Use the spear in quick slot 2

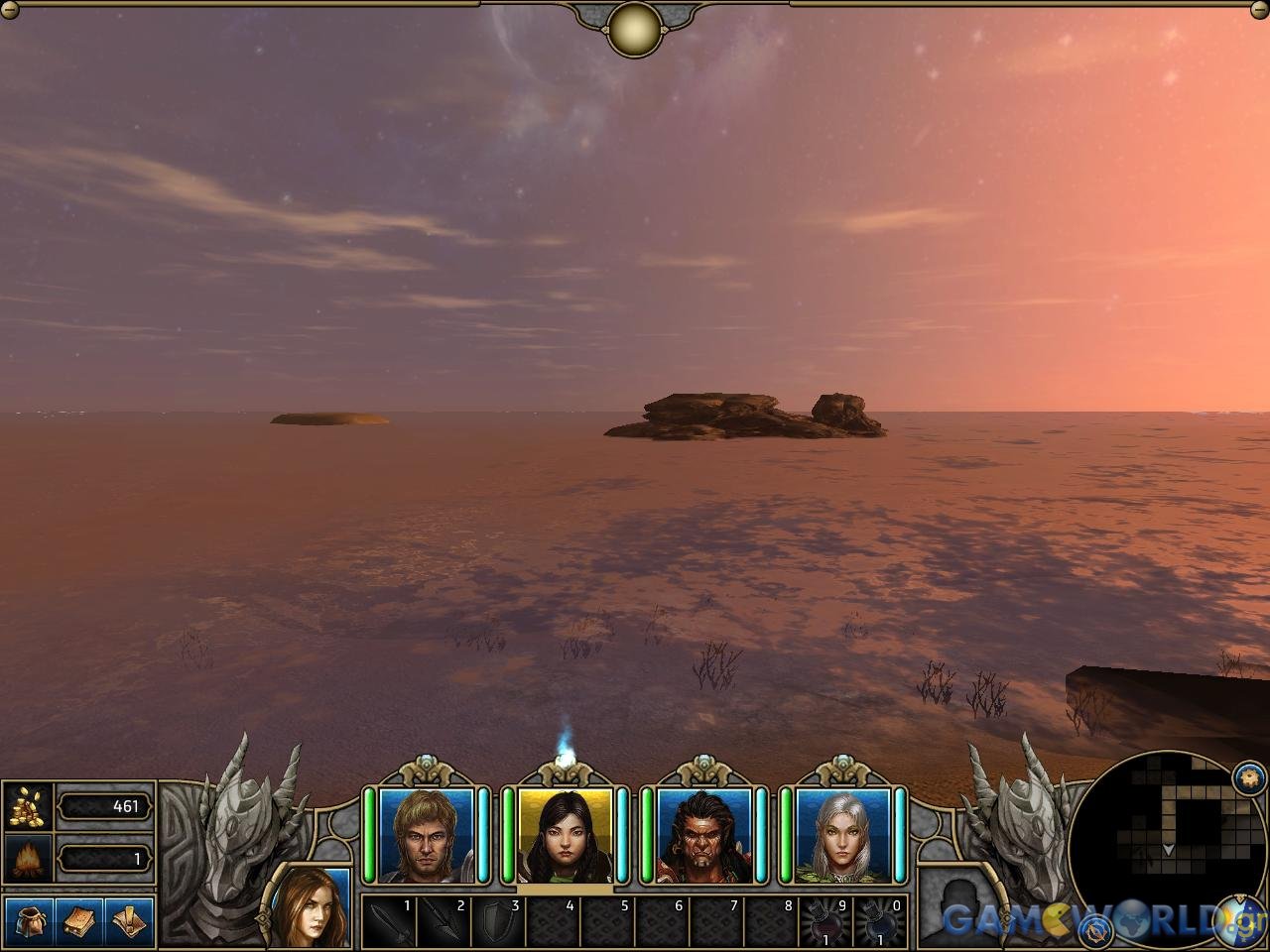443,923
